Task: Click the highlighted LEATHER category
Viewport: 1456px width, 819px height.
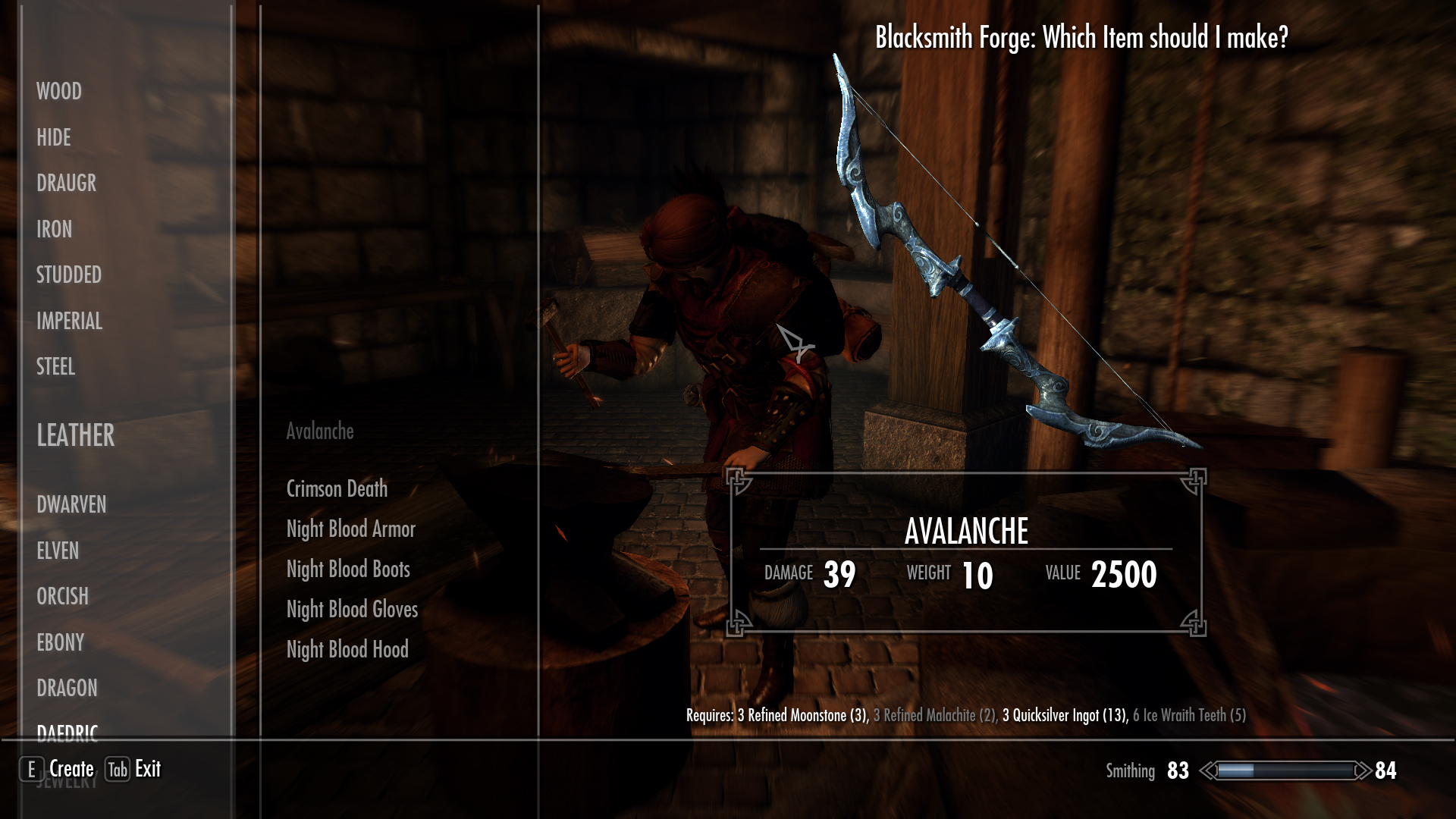Action: (x=76, y=435)
